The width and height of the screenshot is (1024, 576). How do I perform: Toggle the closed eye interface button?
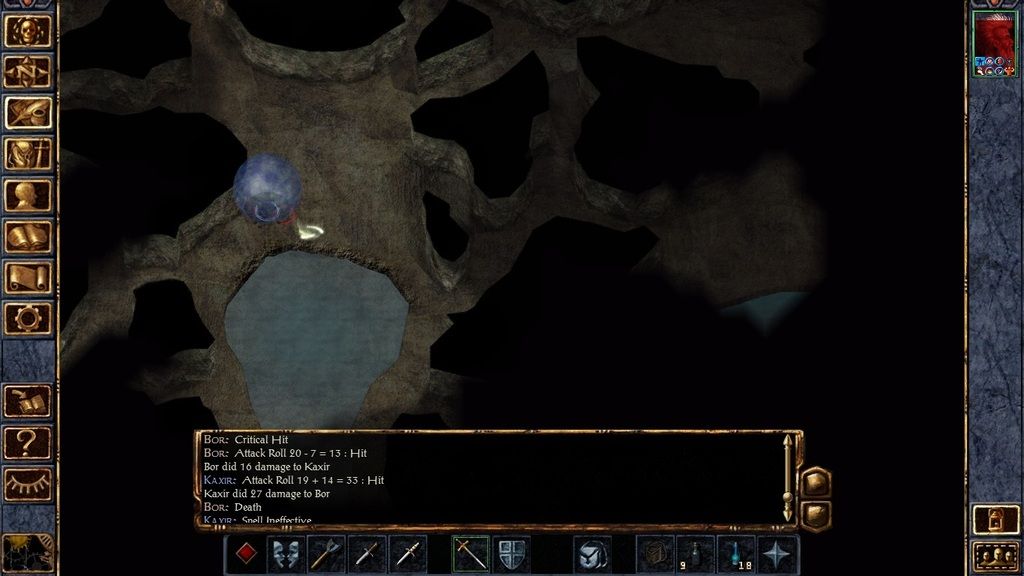coord(28,483)
